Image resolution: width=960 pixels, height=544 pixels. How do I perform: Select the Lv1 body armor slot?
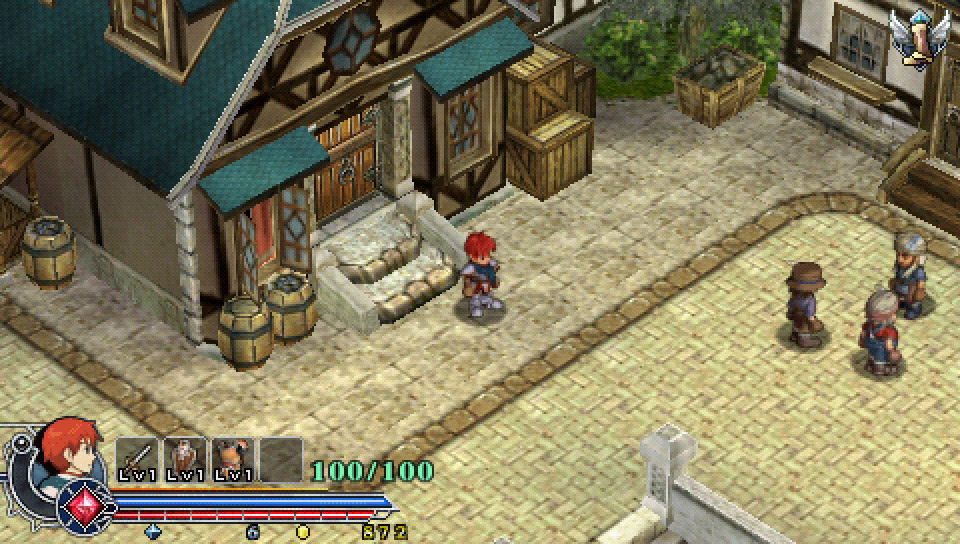[185, 460]
